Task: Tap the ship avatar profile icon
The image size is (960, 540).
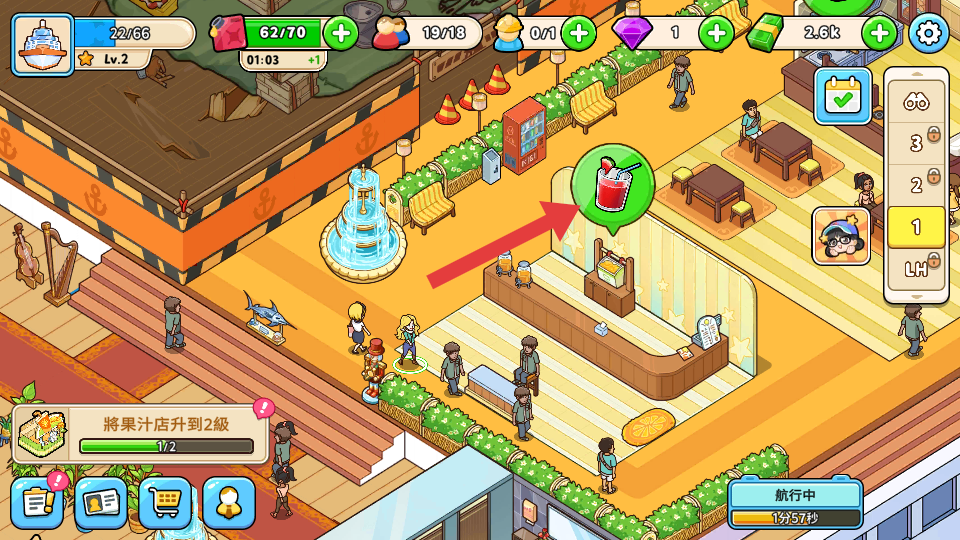Action: (x=43, y=43)
